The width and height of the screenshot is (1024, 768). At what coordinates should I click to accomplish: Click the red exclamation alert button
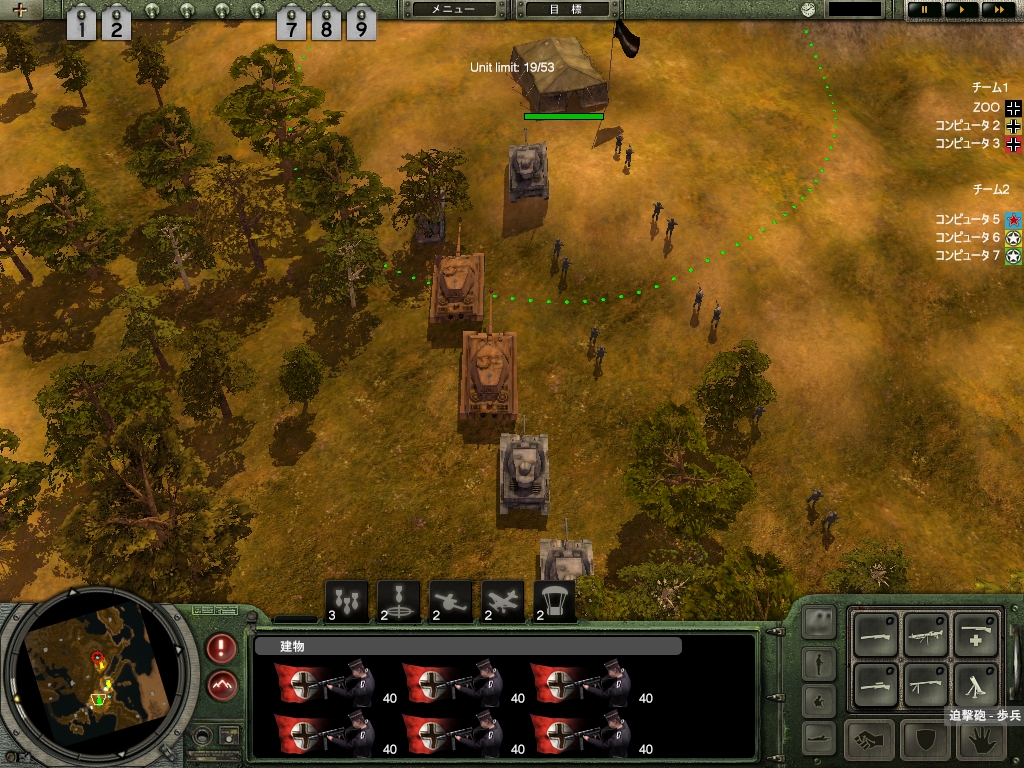(221, 647)
